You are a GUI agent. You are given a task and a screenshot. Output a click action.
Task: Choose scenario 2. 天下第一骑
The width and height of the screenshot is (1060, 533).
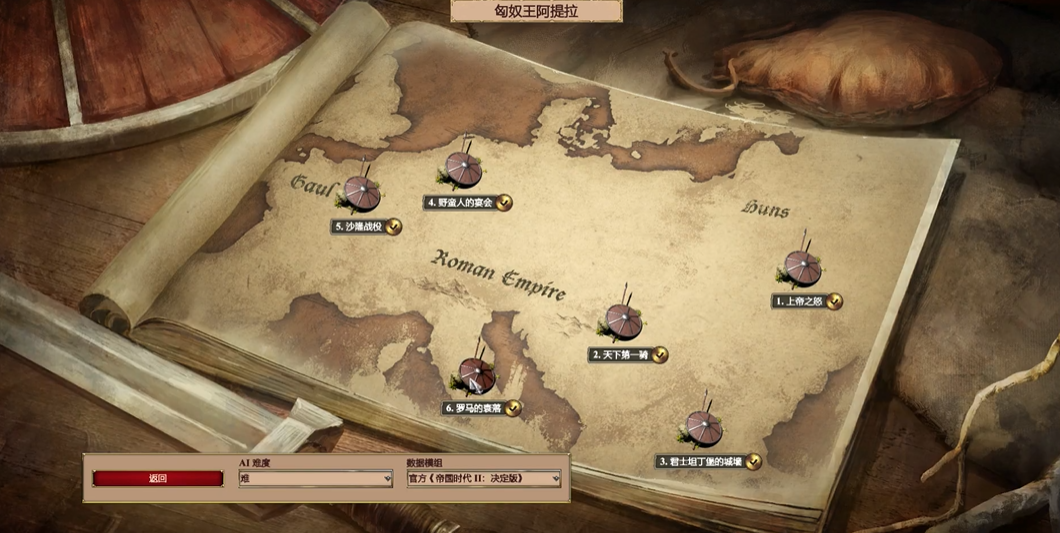(622, 321)
